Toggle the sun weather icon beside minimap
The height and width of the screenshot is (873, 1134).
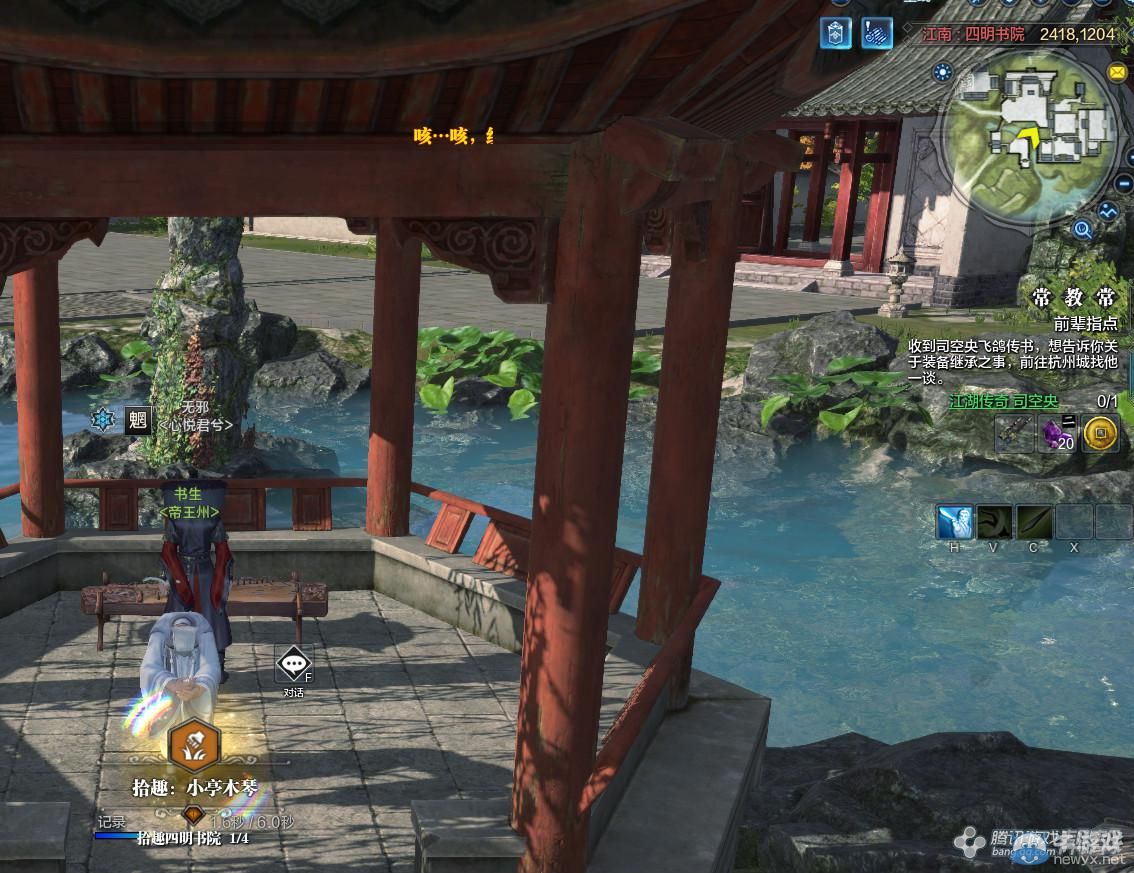(x=941, y=72)
